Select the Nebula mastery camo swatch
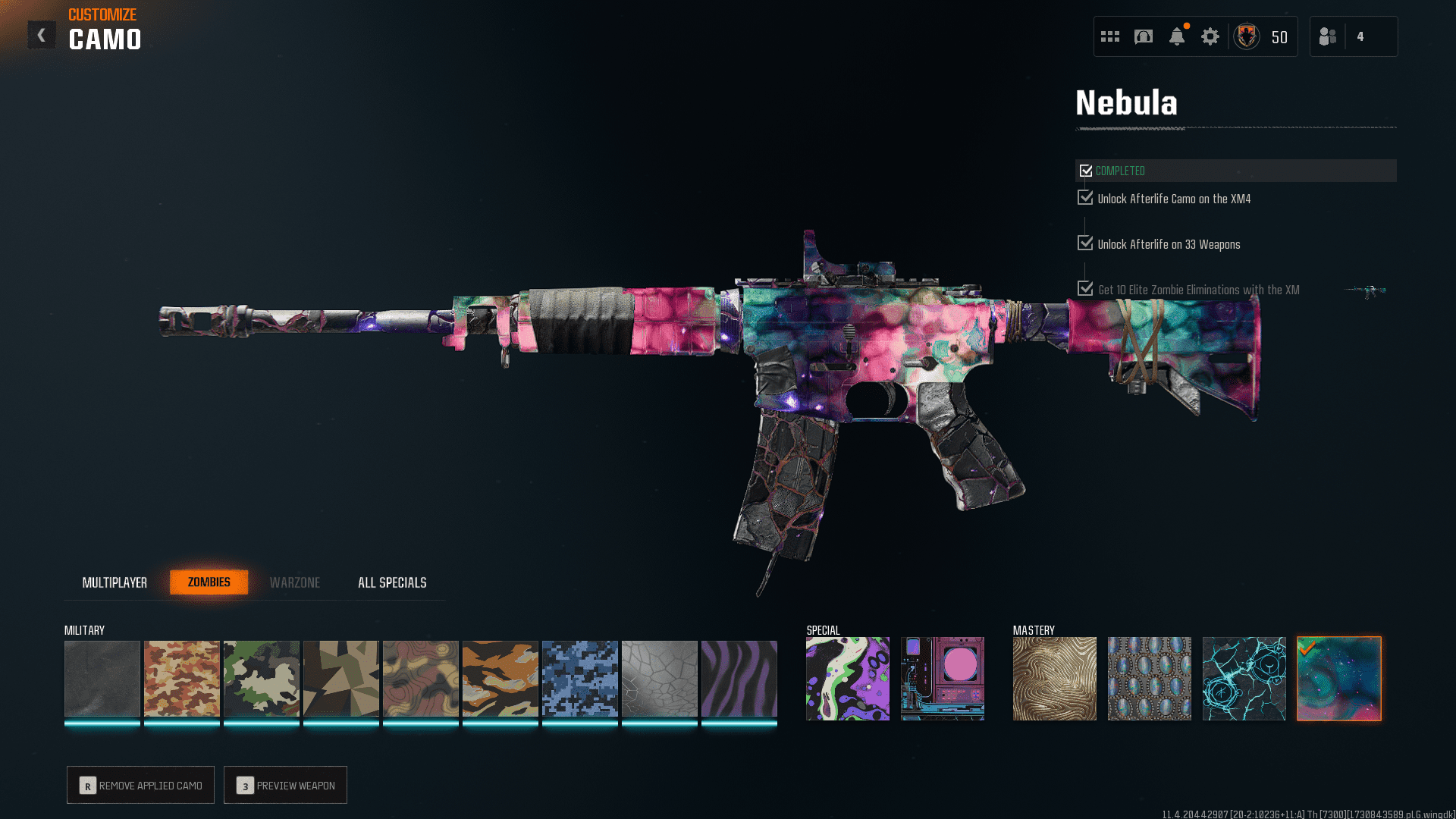The width and height of the screenshot is (1456, 819). click(1339, 679)
